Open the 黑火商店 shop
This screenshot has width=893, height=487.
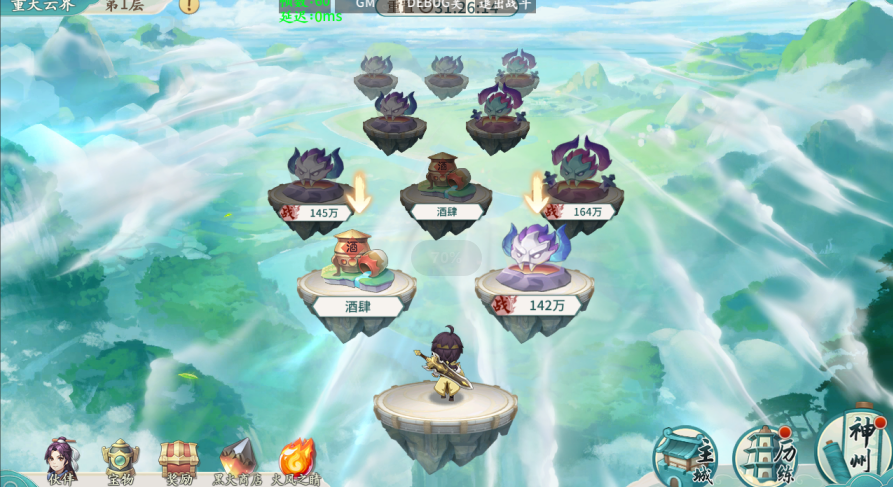pyautogui.click(x=237, y=460)
